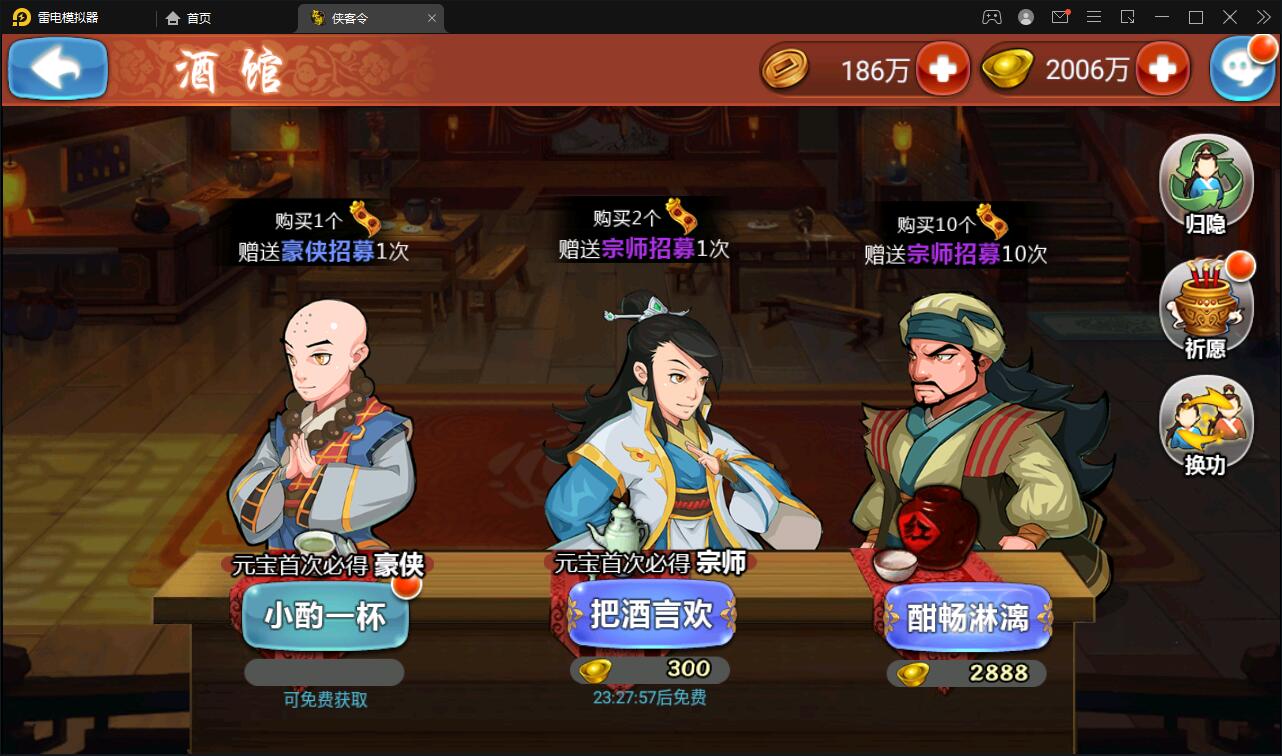The height and width of the screenshot is (756, 1282).
Task: Open the emulator hamburger menu icon
Action: pos(1094,17)
